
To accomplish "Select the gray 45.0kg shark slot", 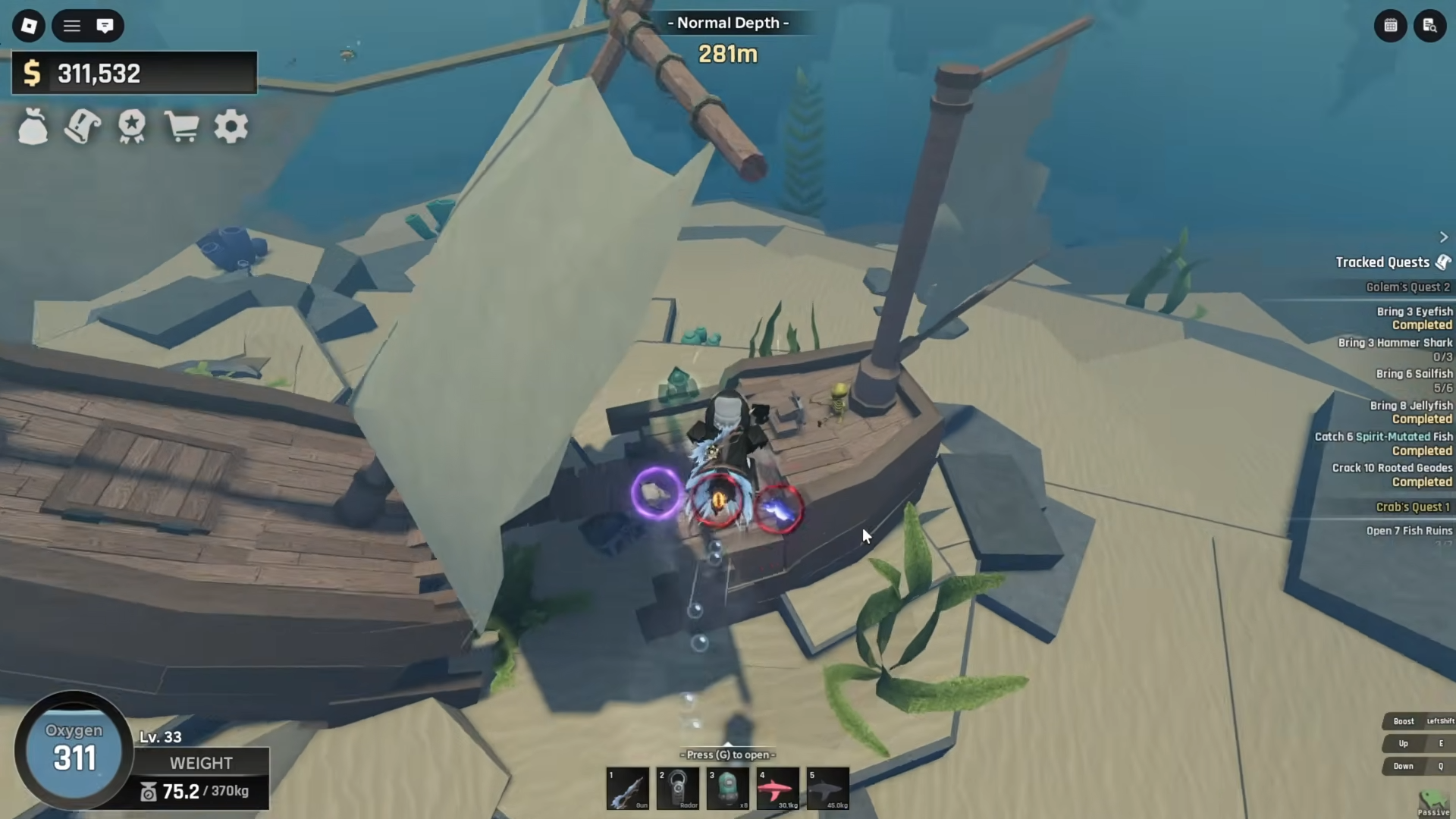I will (x=827, y=789).
